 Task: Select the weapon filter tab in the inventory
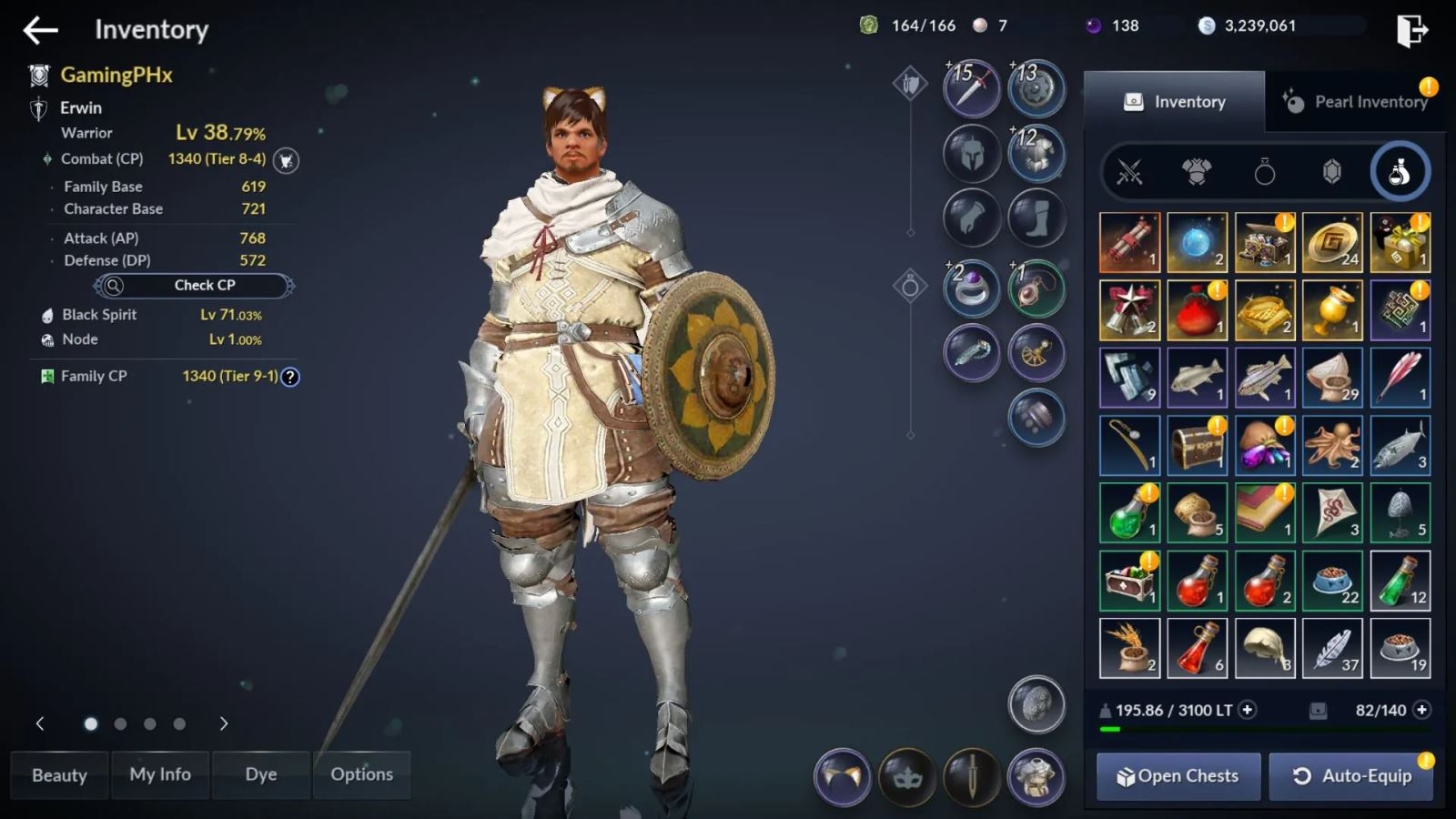click(x=1129, y=170)
